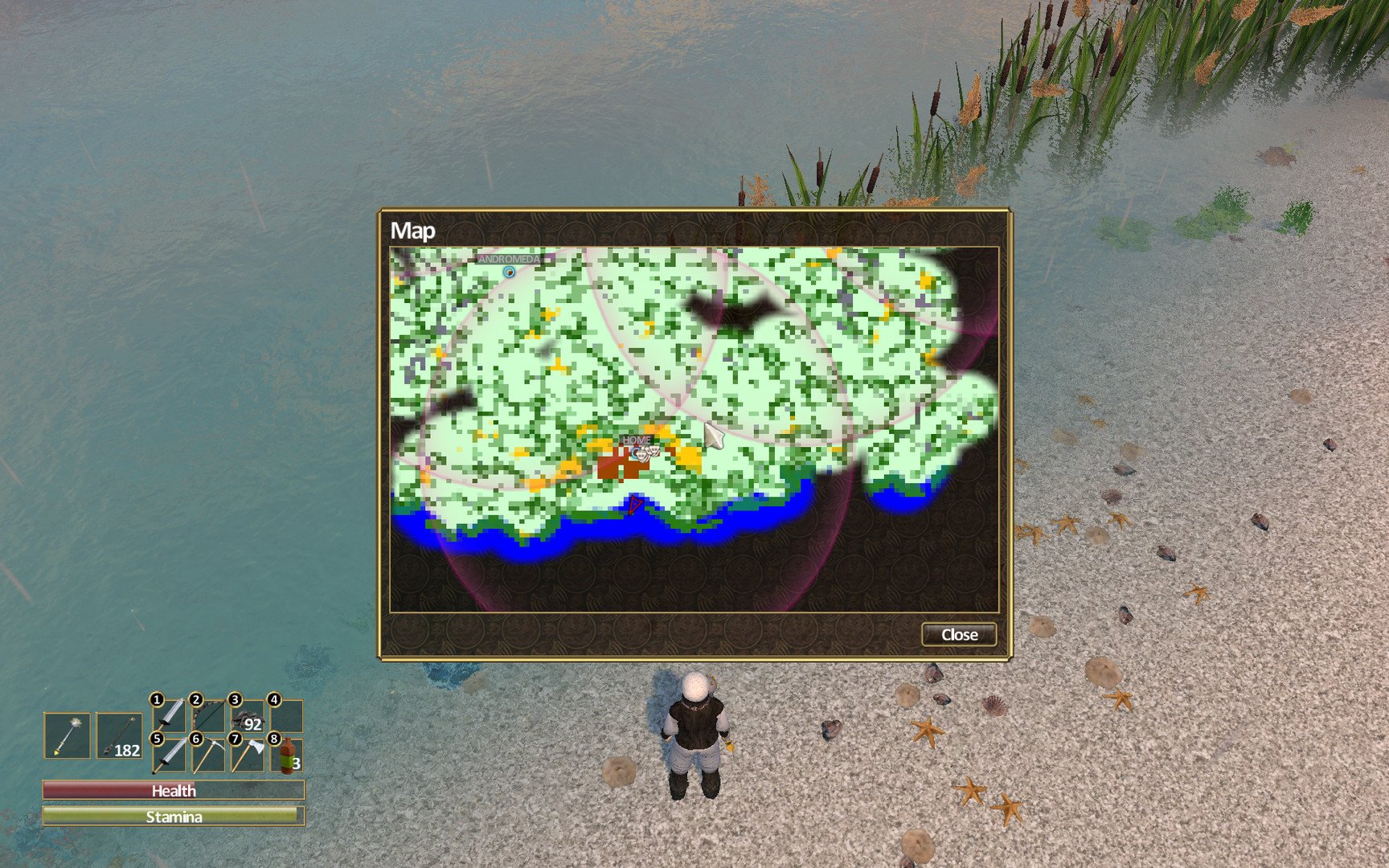Select the arrow ammo slot showing 182
1389x868 pixels.
coord(119,735)
